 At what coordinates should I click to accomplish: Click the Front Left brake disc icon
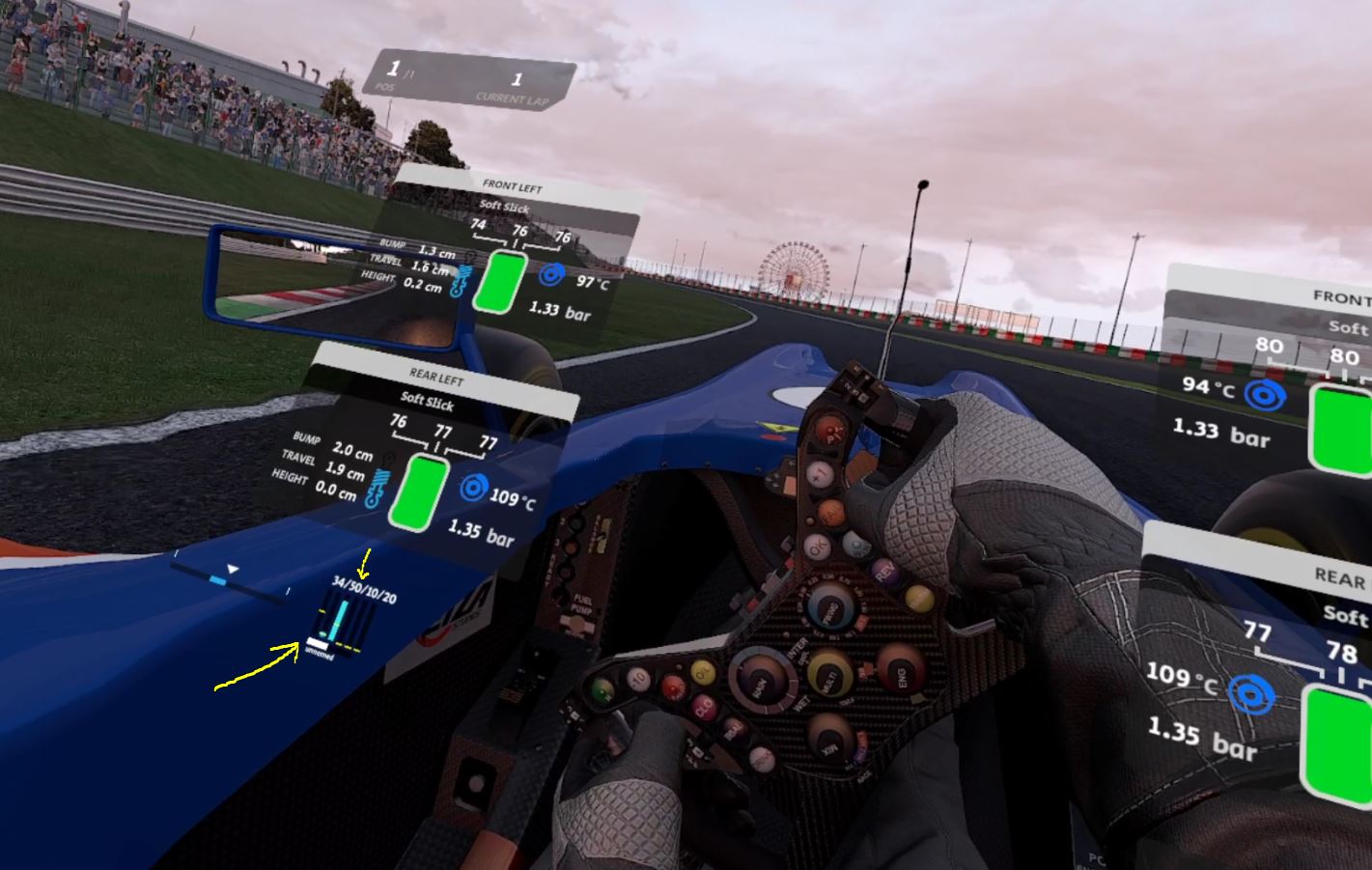pyautogui.click(x=551, y=275)
